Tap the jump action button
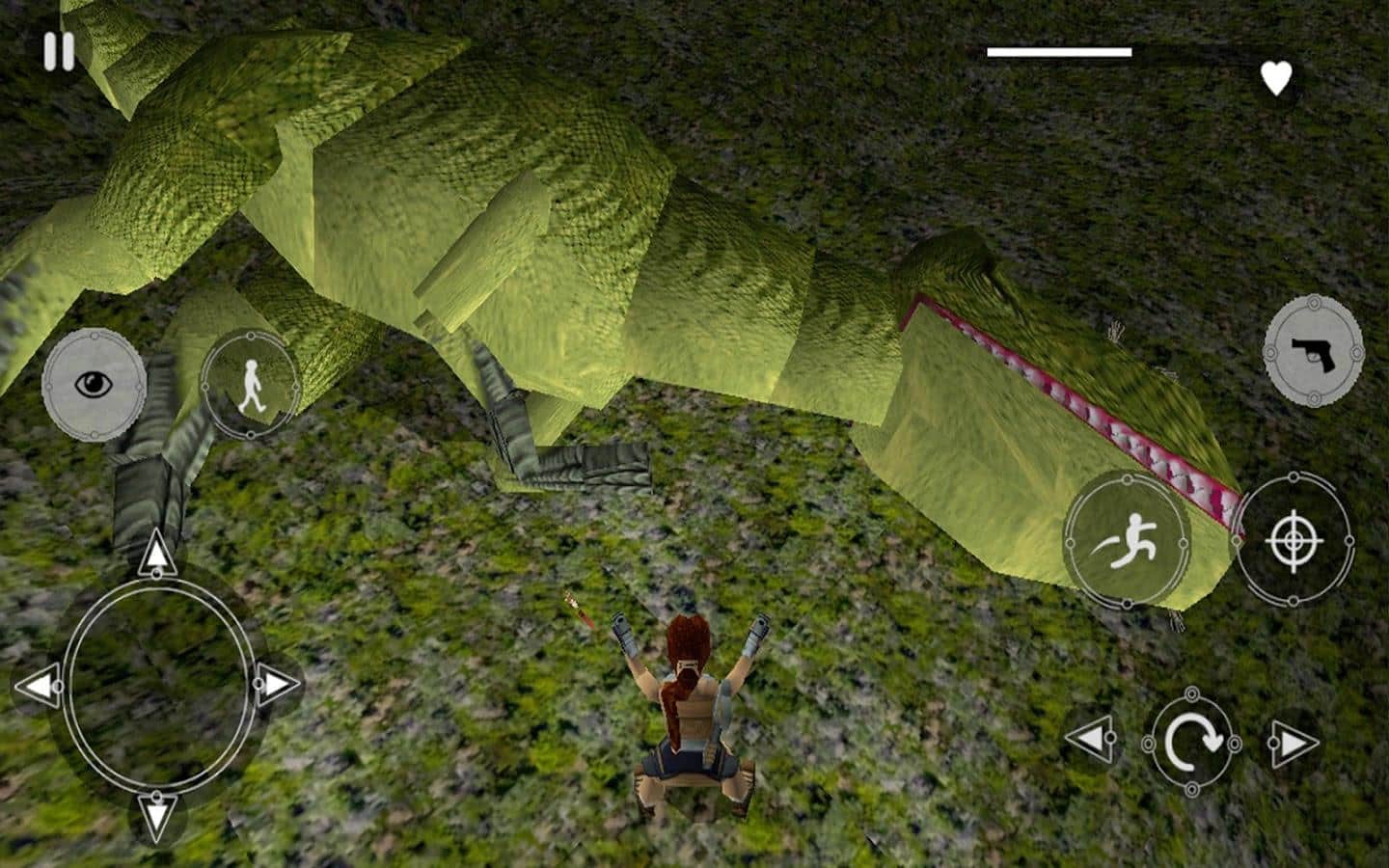Viewport: 1389px width, 868px height. 1127,541
